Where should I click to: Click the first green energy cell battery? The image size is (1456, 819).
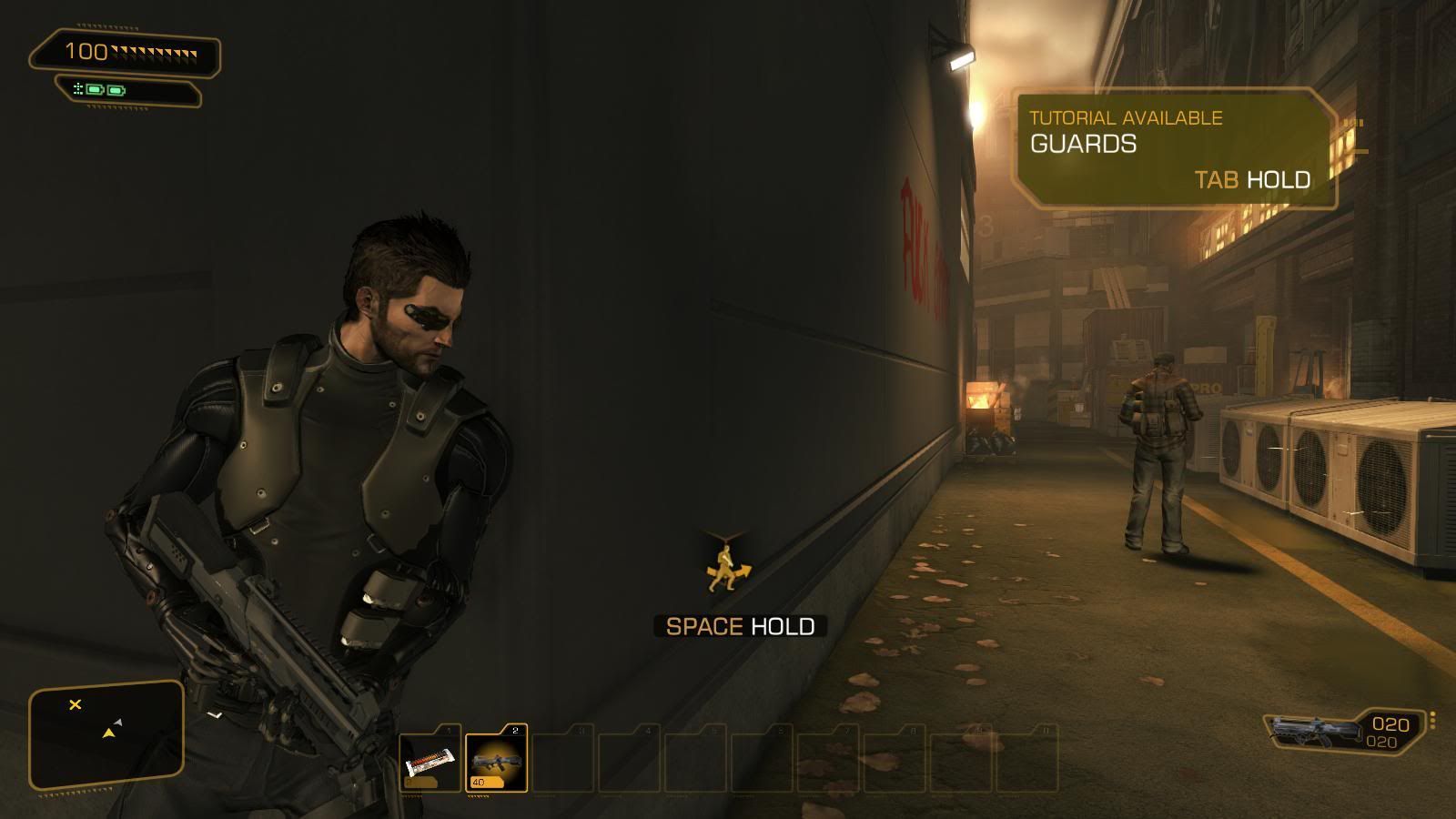[94, 89]
